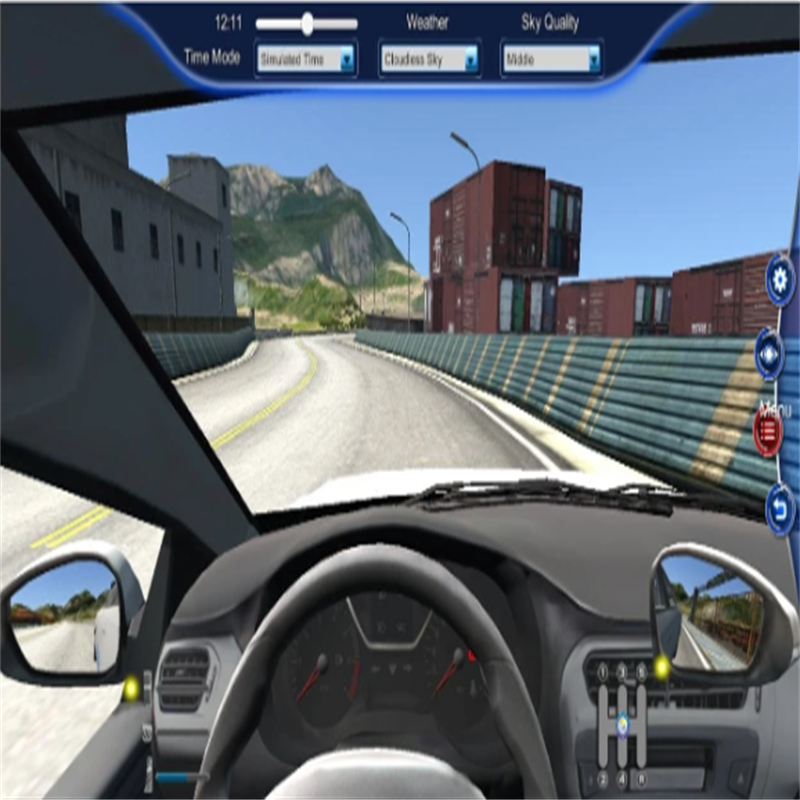Click the time of day slider handle

click(307, 23)
